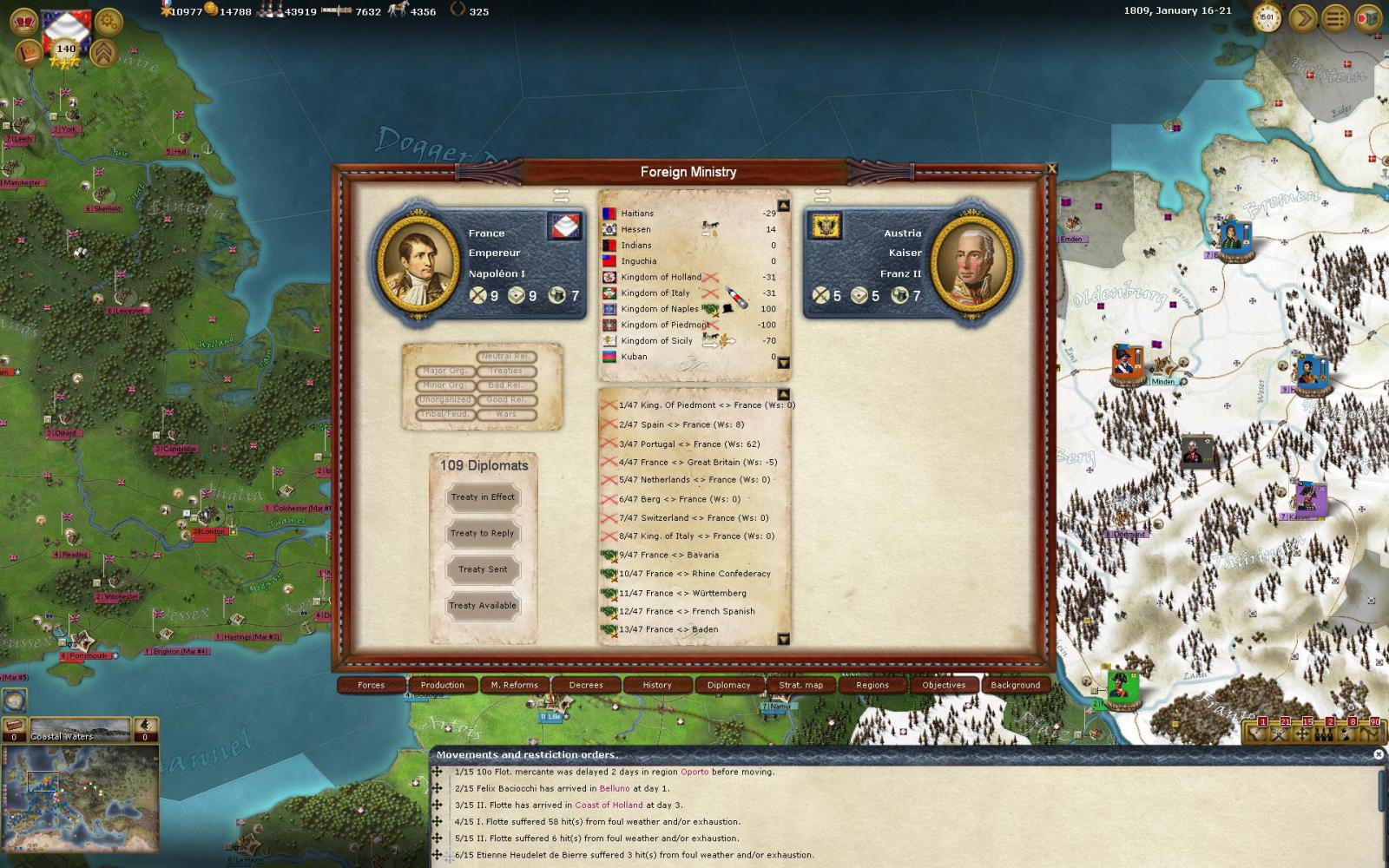The image size is (1389, 868).
Task: Open the Treaty in Effect list
Action: pos(483,497)
